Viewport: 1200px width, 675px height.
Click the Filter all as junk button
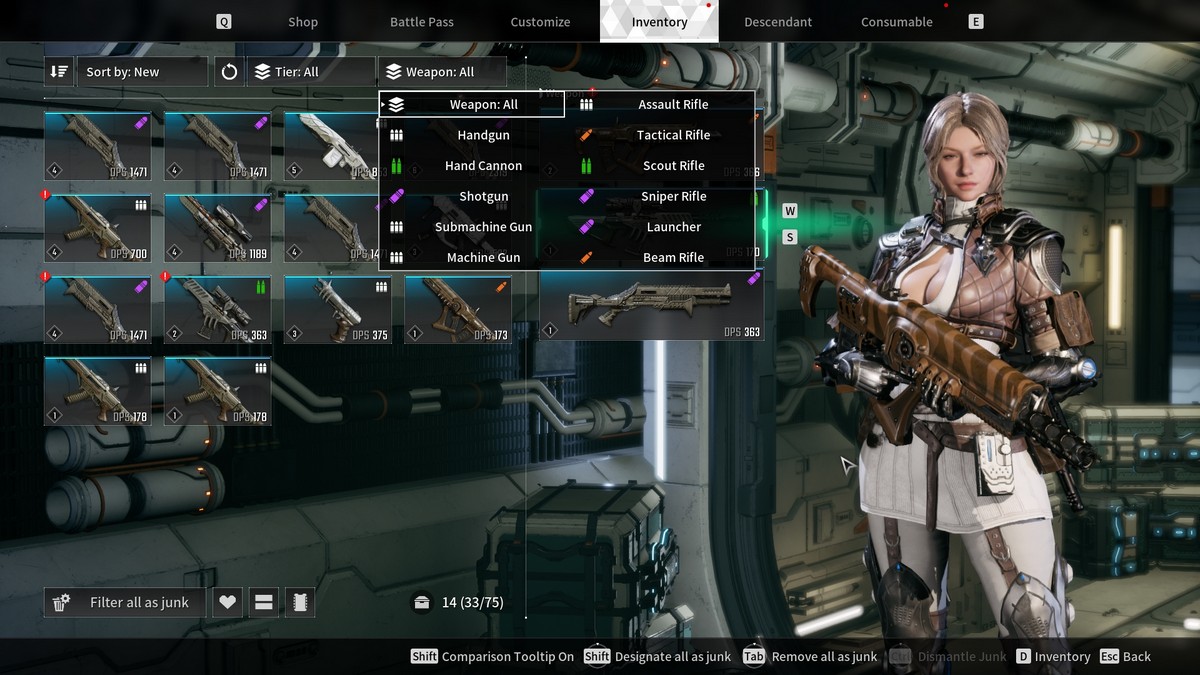pos(125,602)
